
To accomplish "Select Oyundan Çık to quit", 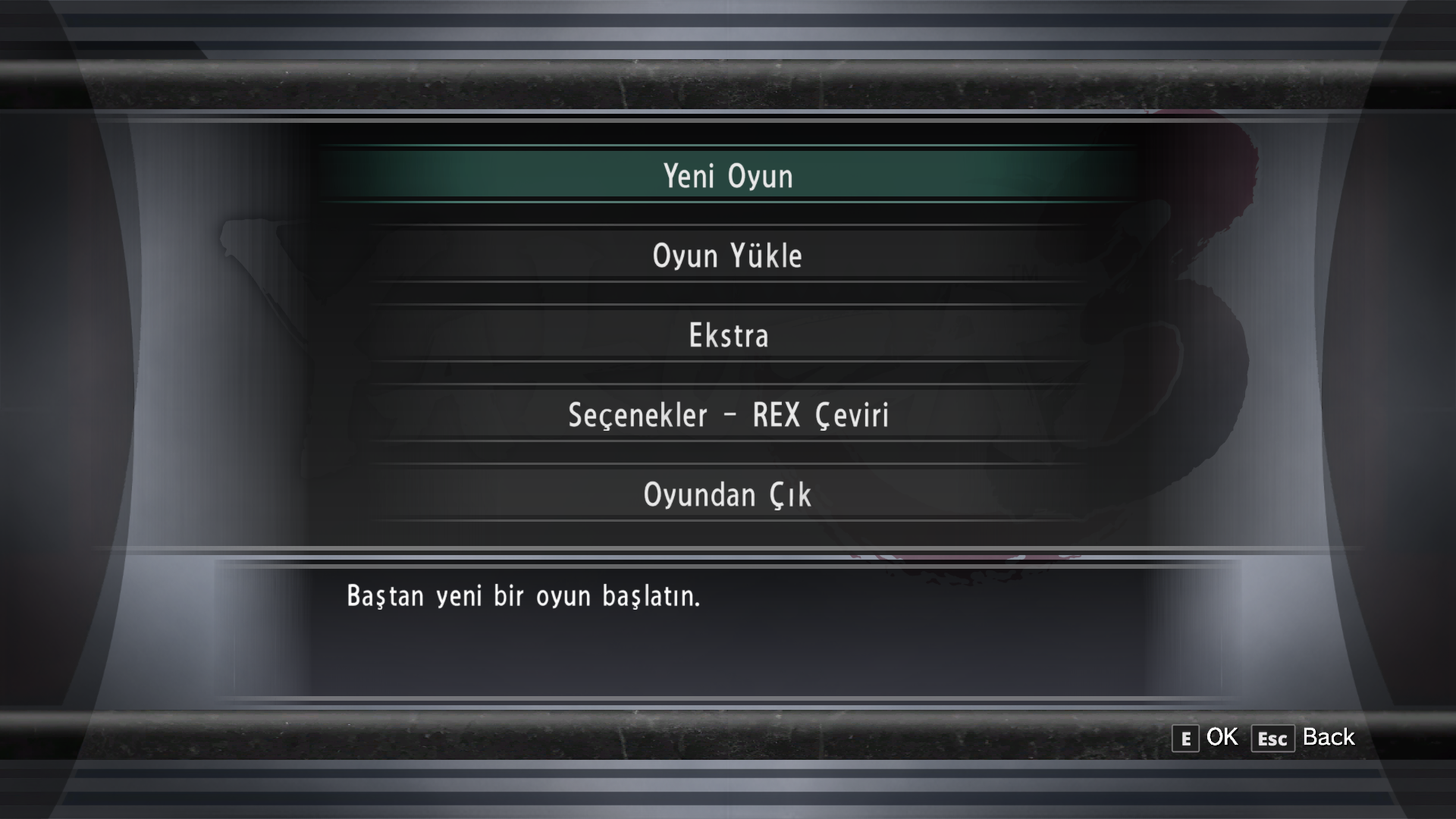I will coord(726,494).
